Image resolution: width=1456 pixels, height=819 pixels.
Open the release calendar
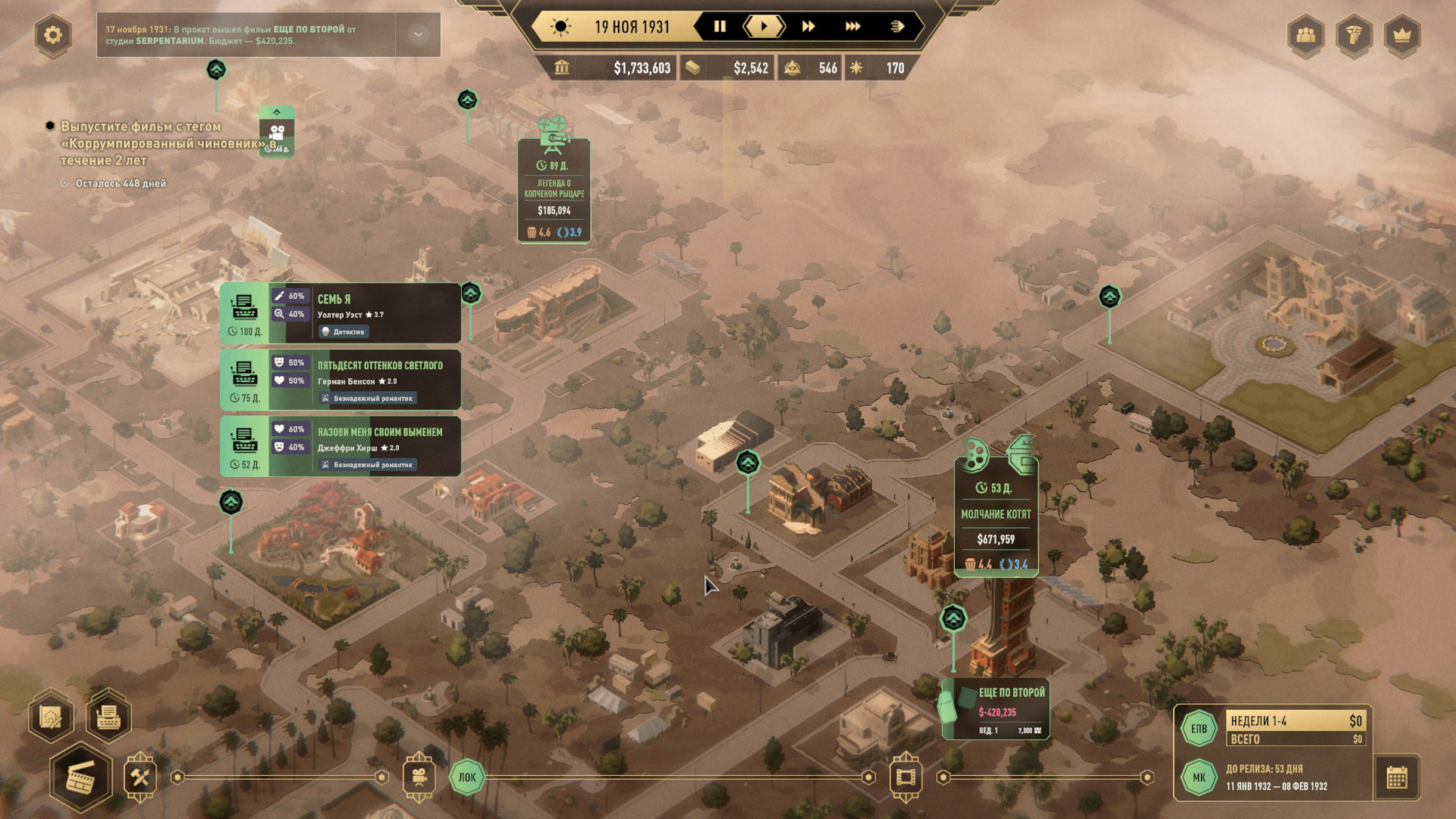[x=1396, y=777]
